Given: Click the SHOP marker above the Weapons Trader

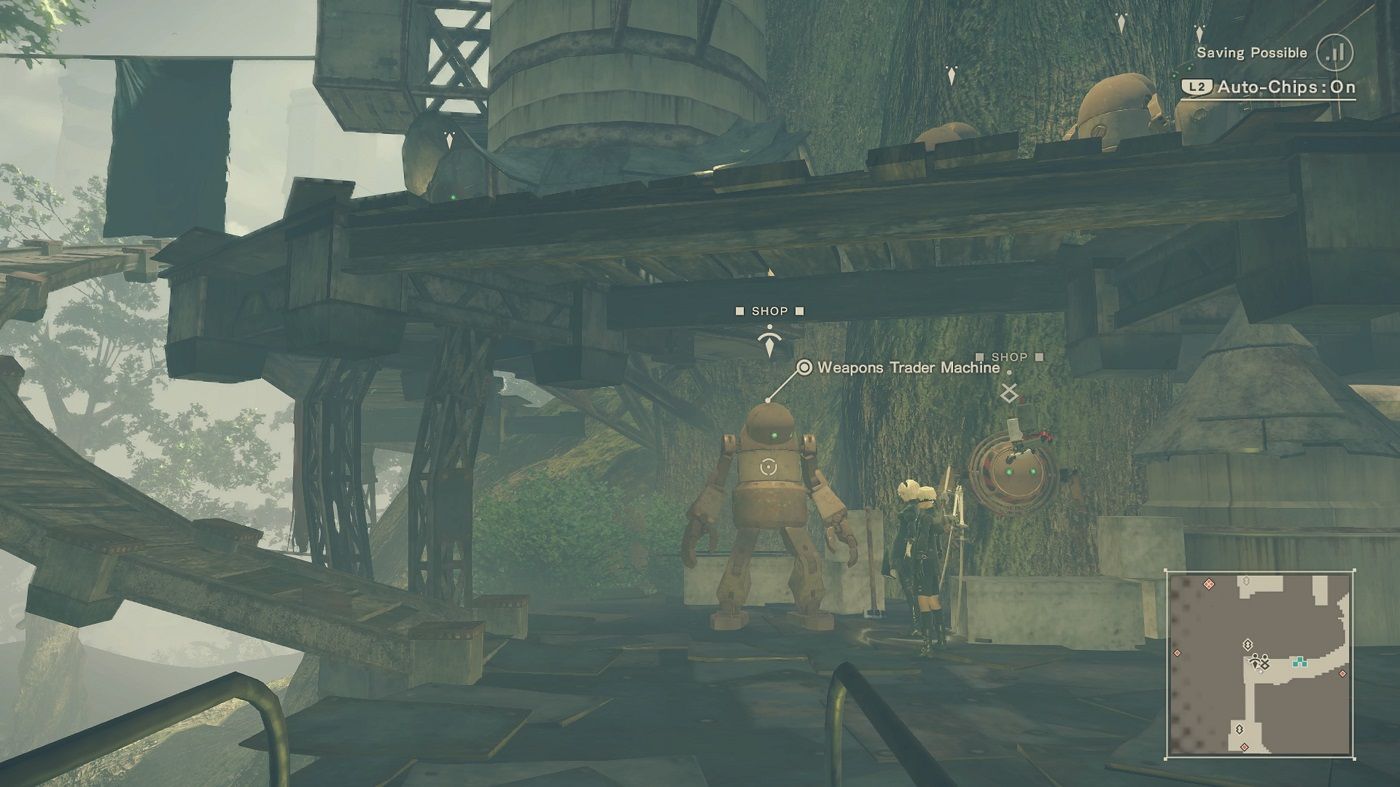Looking at the screenshot, I should click(x=769, y=311).
